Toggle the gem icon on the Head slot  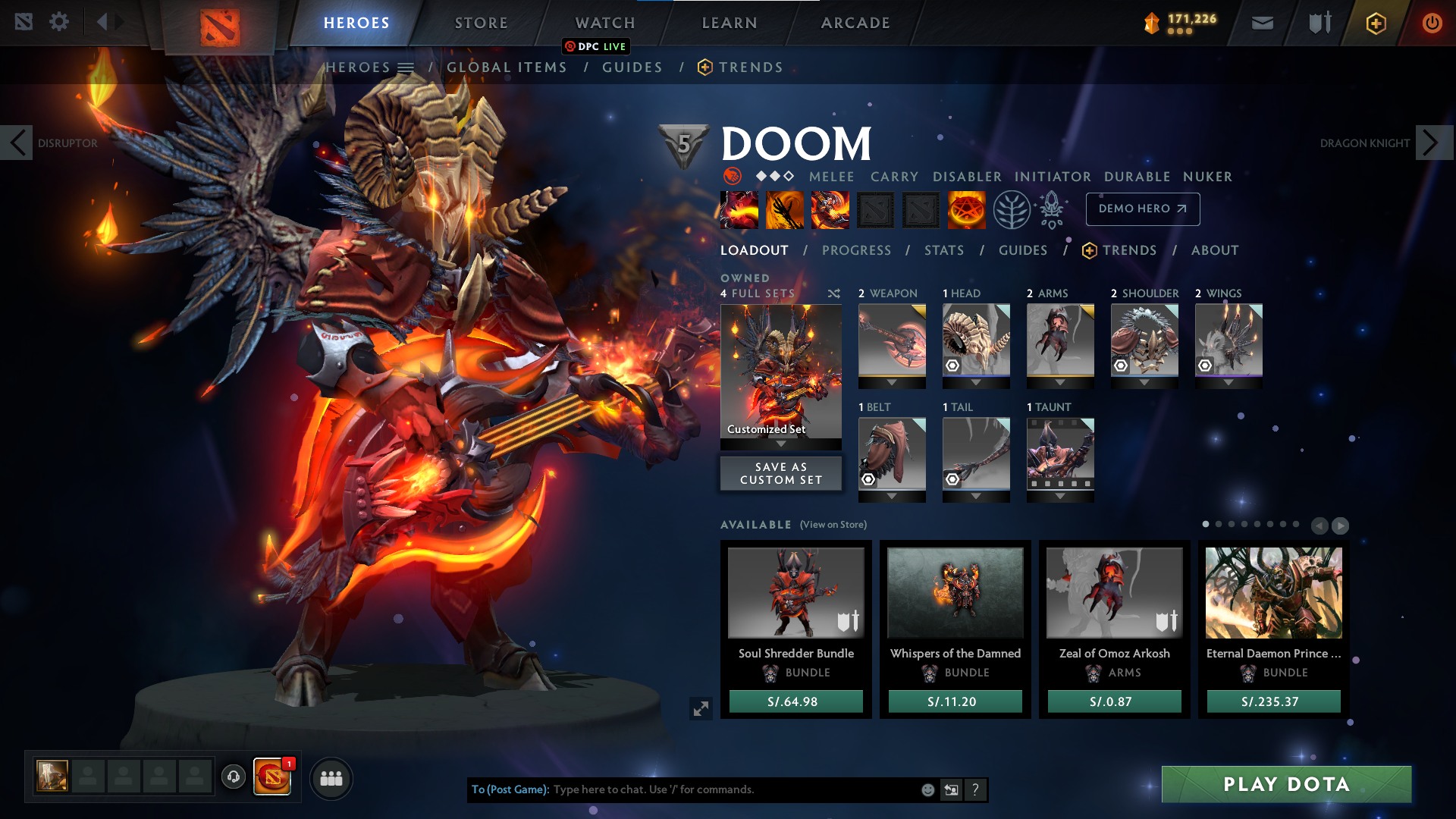tap(952, 366)
